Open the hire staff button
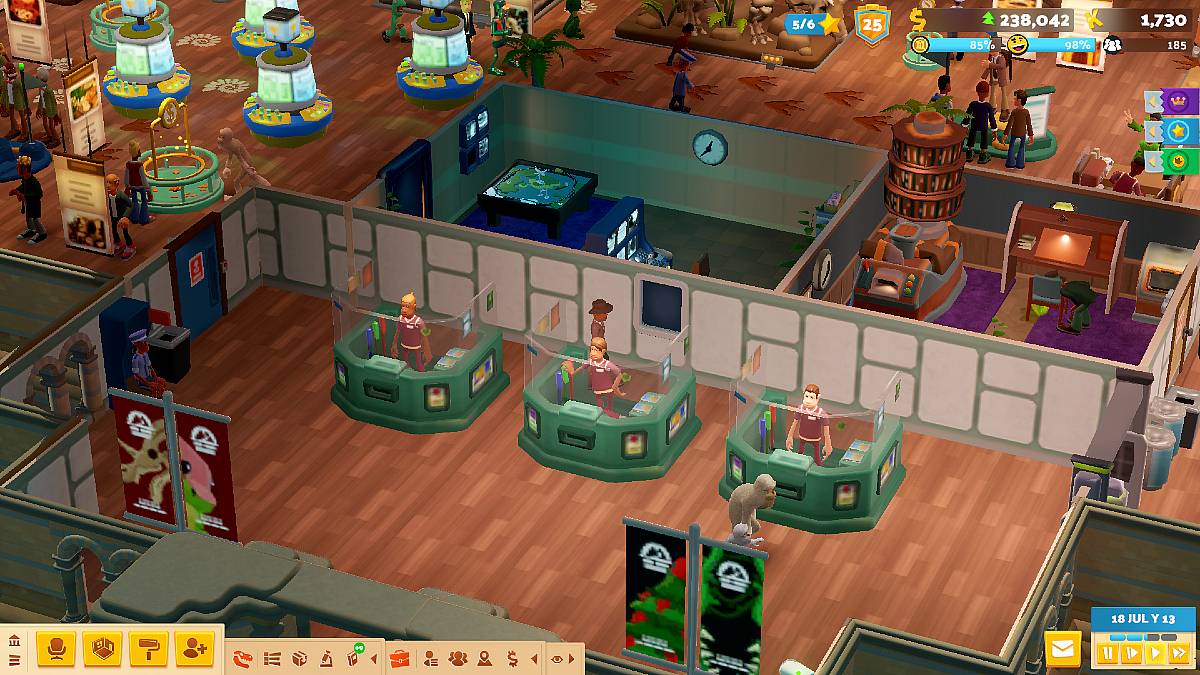 point(194,650)
